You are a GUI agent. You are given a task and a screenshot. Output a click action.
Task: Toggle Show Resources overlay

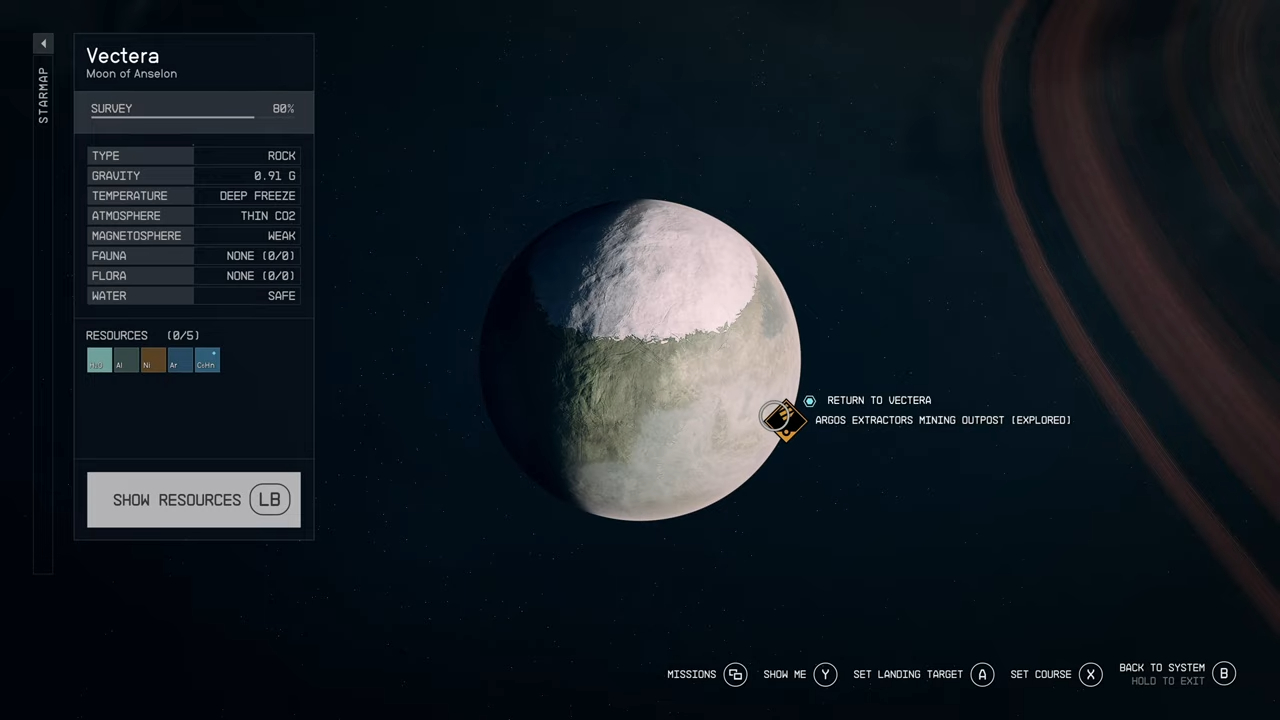tap(193, 500)
